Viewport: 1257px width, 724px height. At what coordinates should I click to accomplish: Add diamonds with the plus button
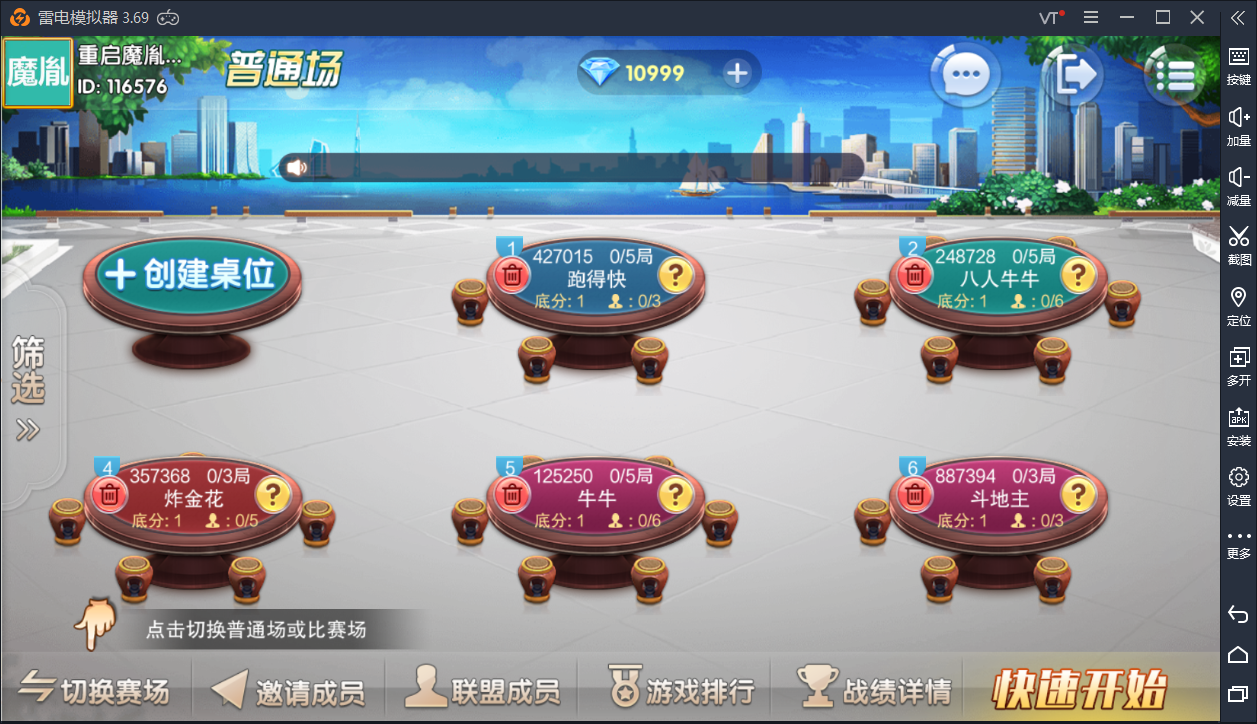pyautogui.click(x=737, y=73)
